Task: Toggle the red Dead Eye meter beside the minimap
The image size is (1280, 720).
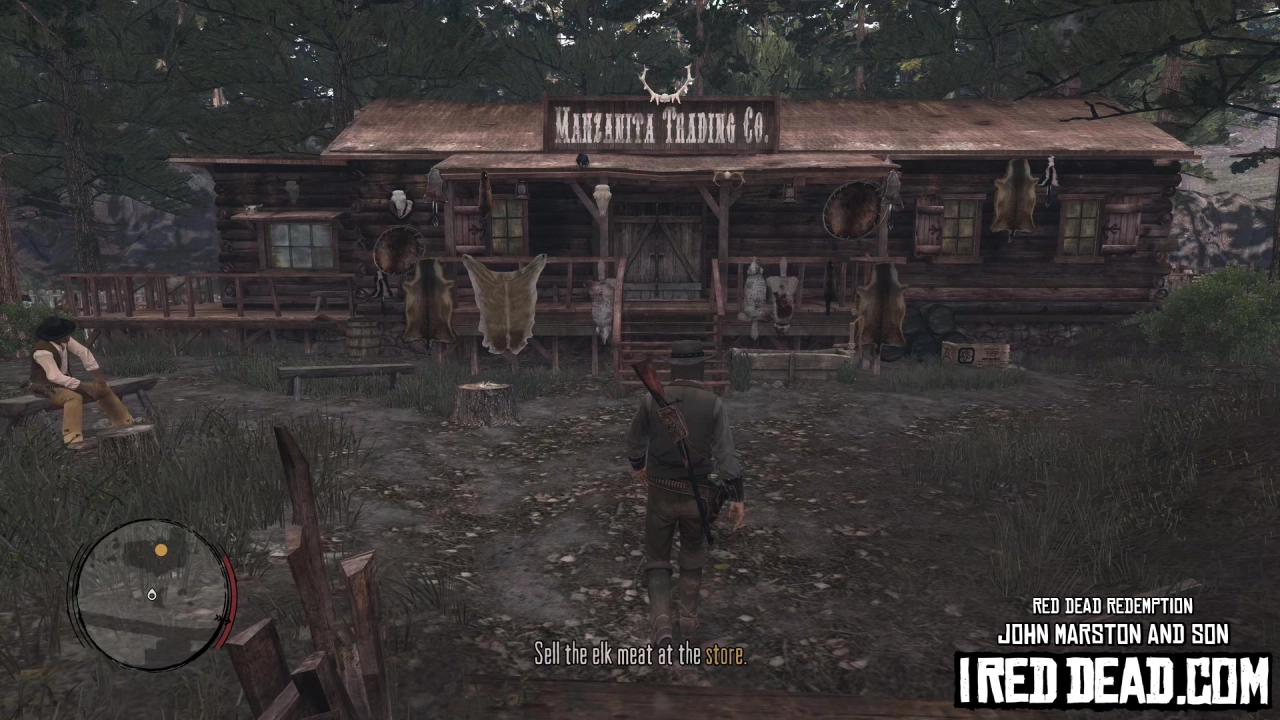Action: coord(229,604)
